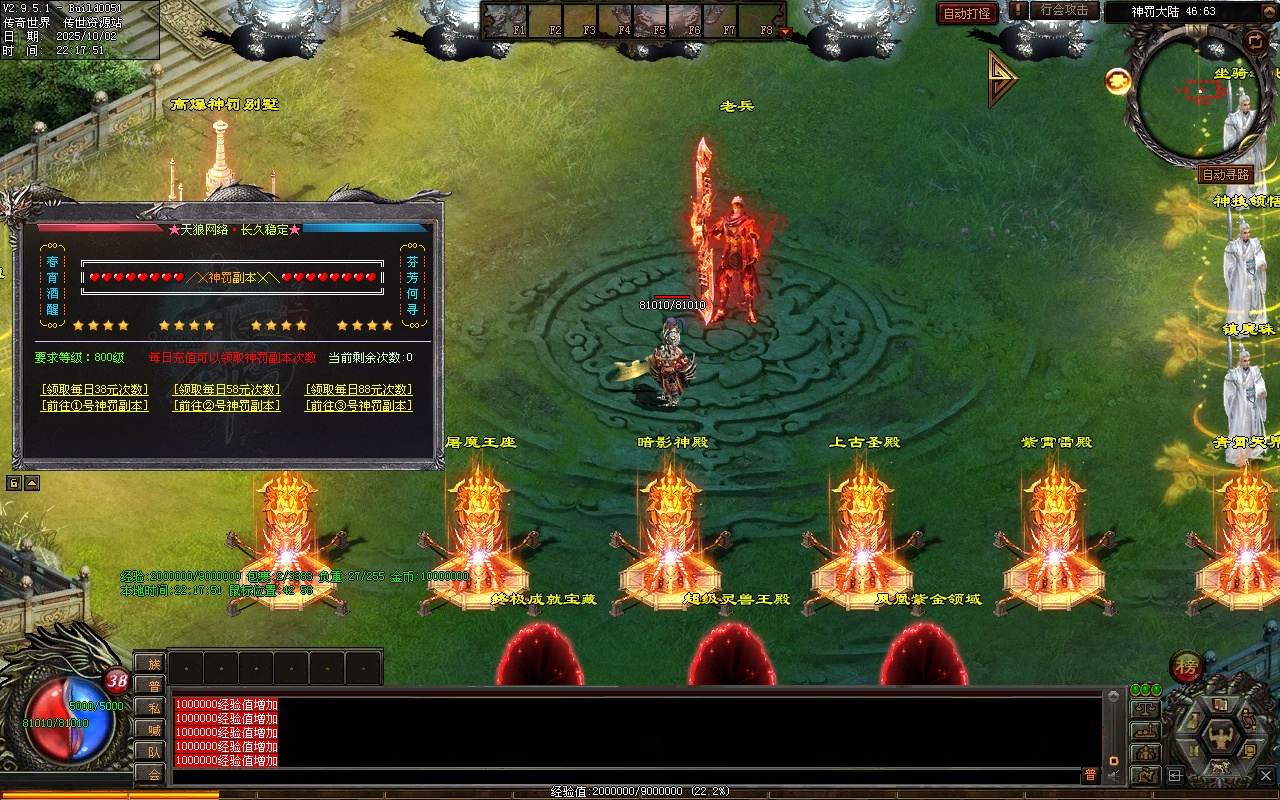This screenshot has width=1280, height=800.
Task: Open the character panel muscular figure icon
Action: pyautogui.click(x=1219, y=738)
